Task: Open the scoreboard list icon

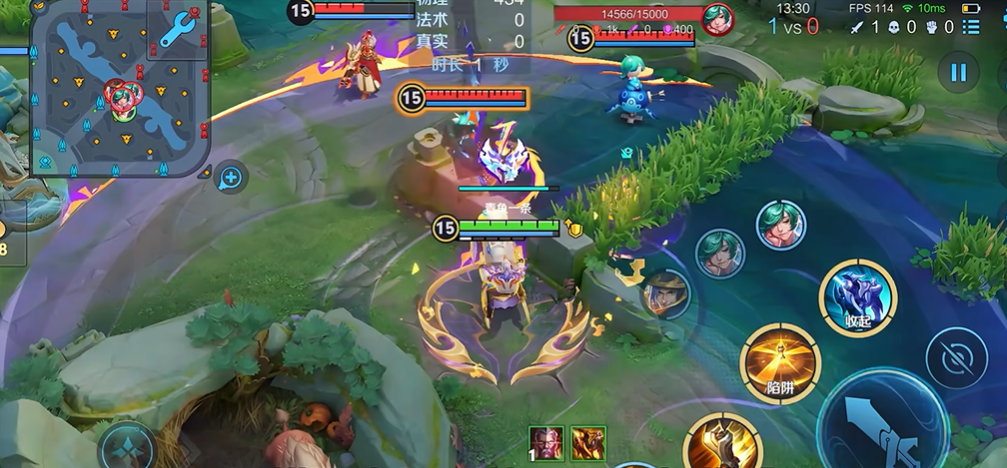Action: (970, 27)
